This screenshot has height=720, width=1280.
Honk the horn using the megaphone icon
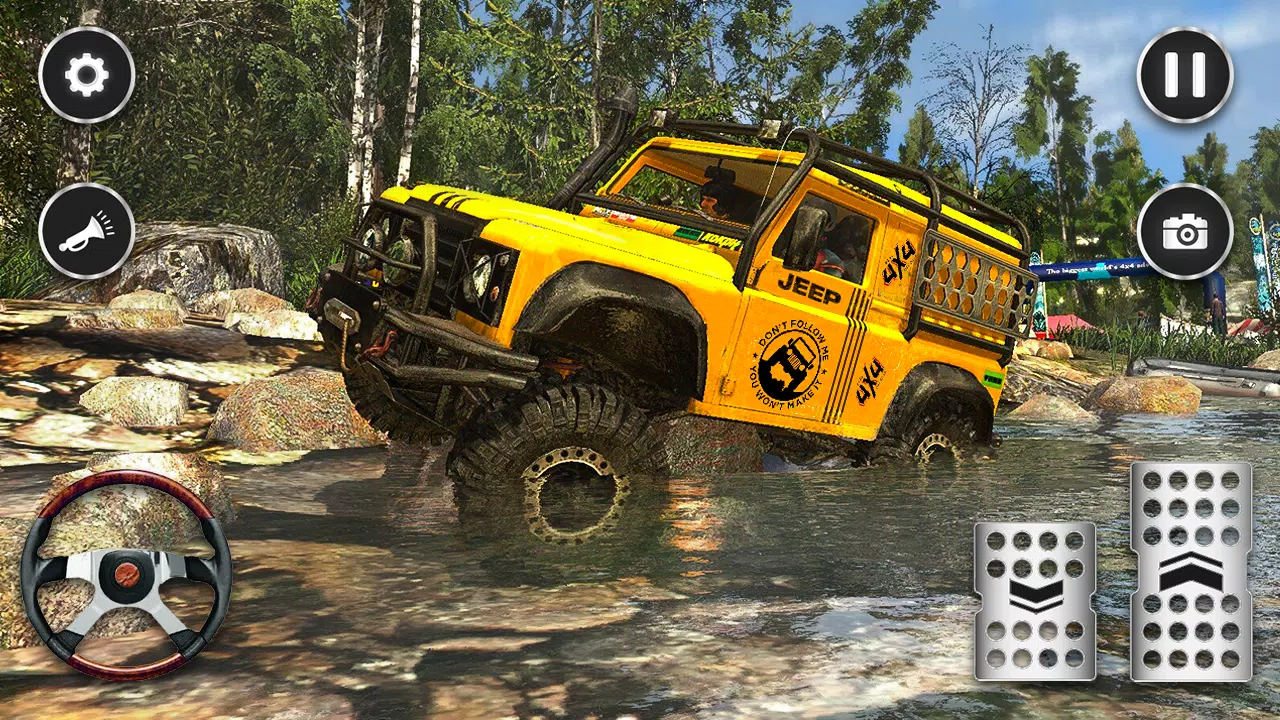pos(85,232)
